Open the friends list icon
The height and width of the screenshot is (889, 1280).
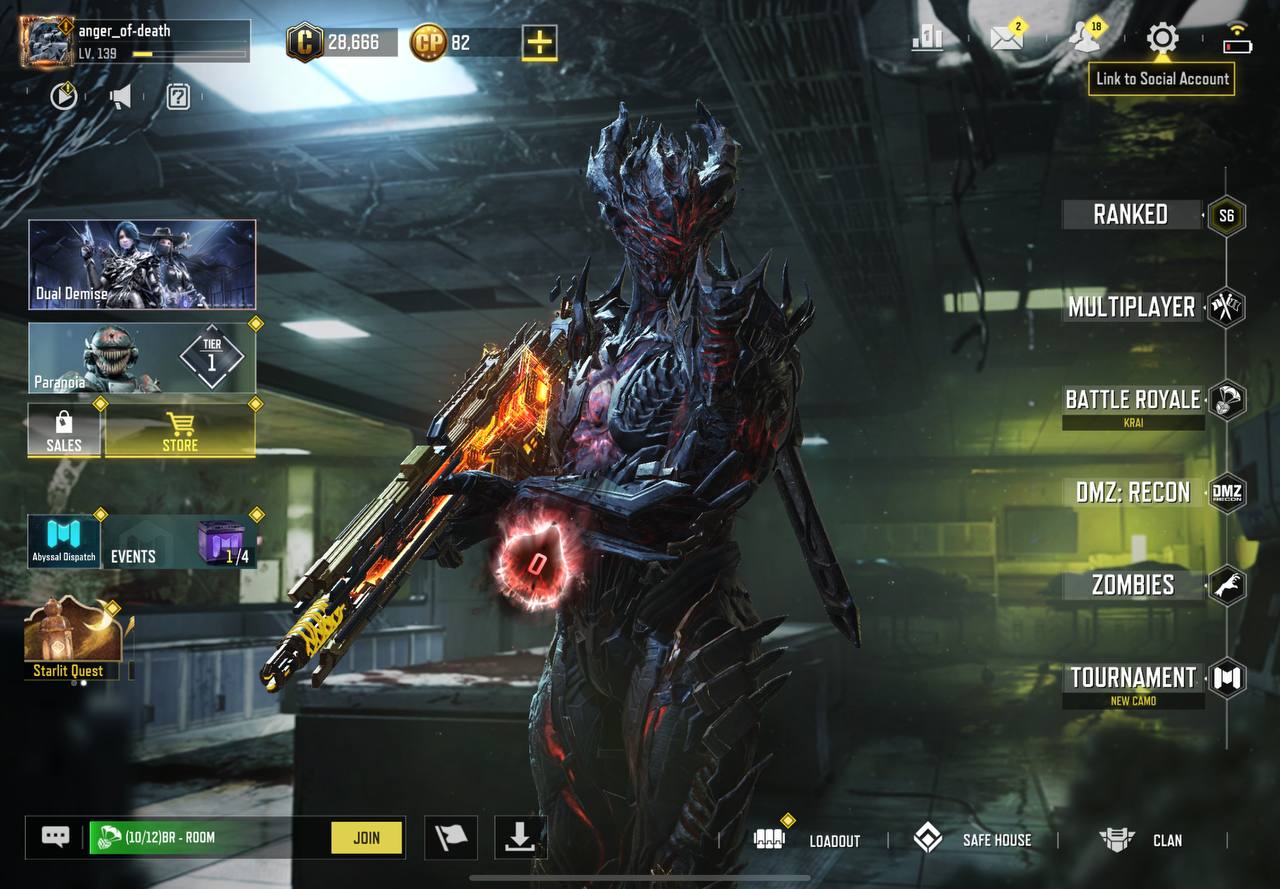1083,39
